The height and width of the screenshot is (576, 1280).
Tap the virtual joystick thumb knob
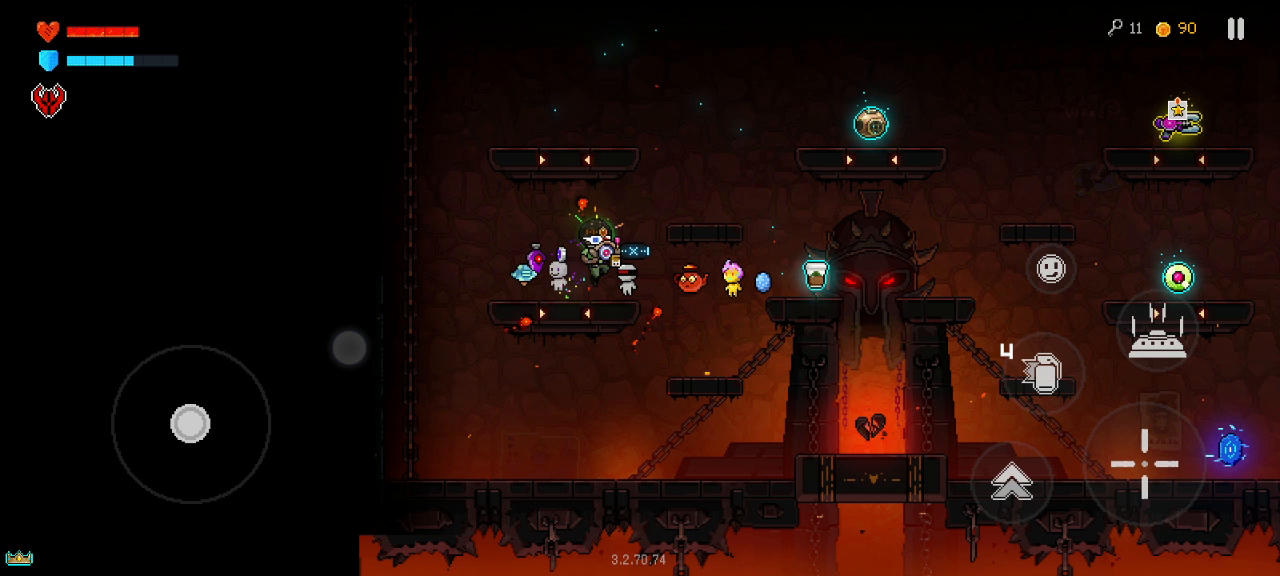(190, 424)
